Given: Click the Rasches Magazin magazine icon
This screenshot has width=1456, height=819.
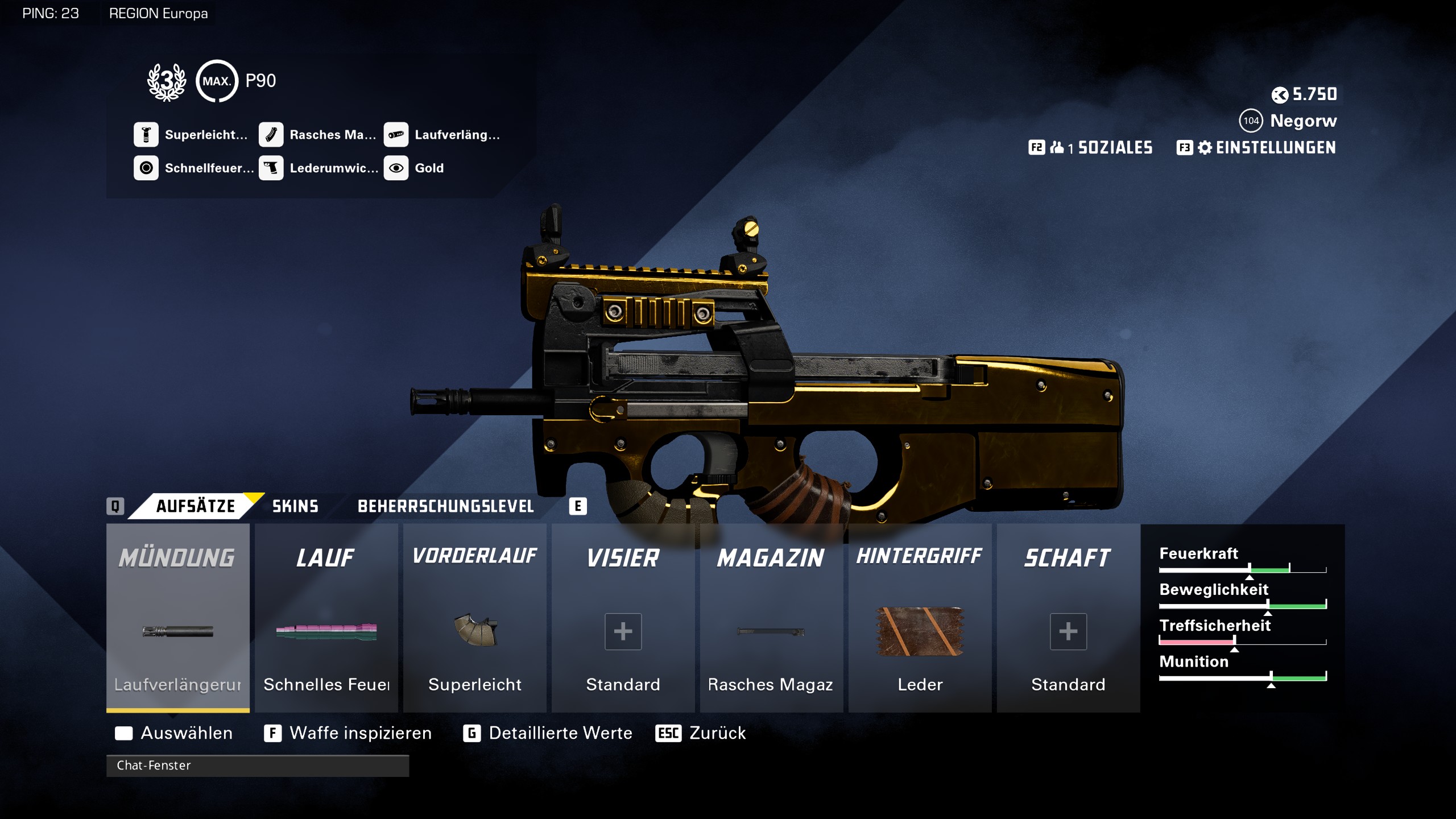Looking at the screenshot, I should pos(272,135).
